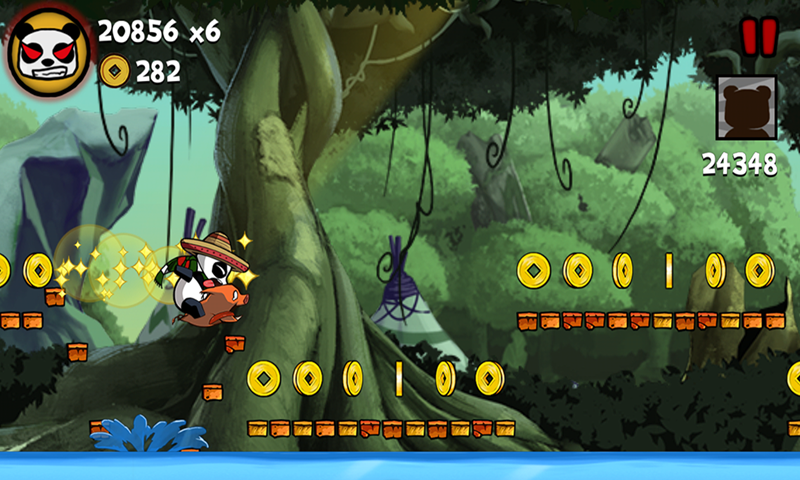Screen dimensions: 800x480
Task: Select the bear silhouette rival portrait
Action: click(746, 107)
